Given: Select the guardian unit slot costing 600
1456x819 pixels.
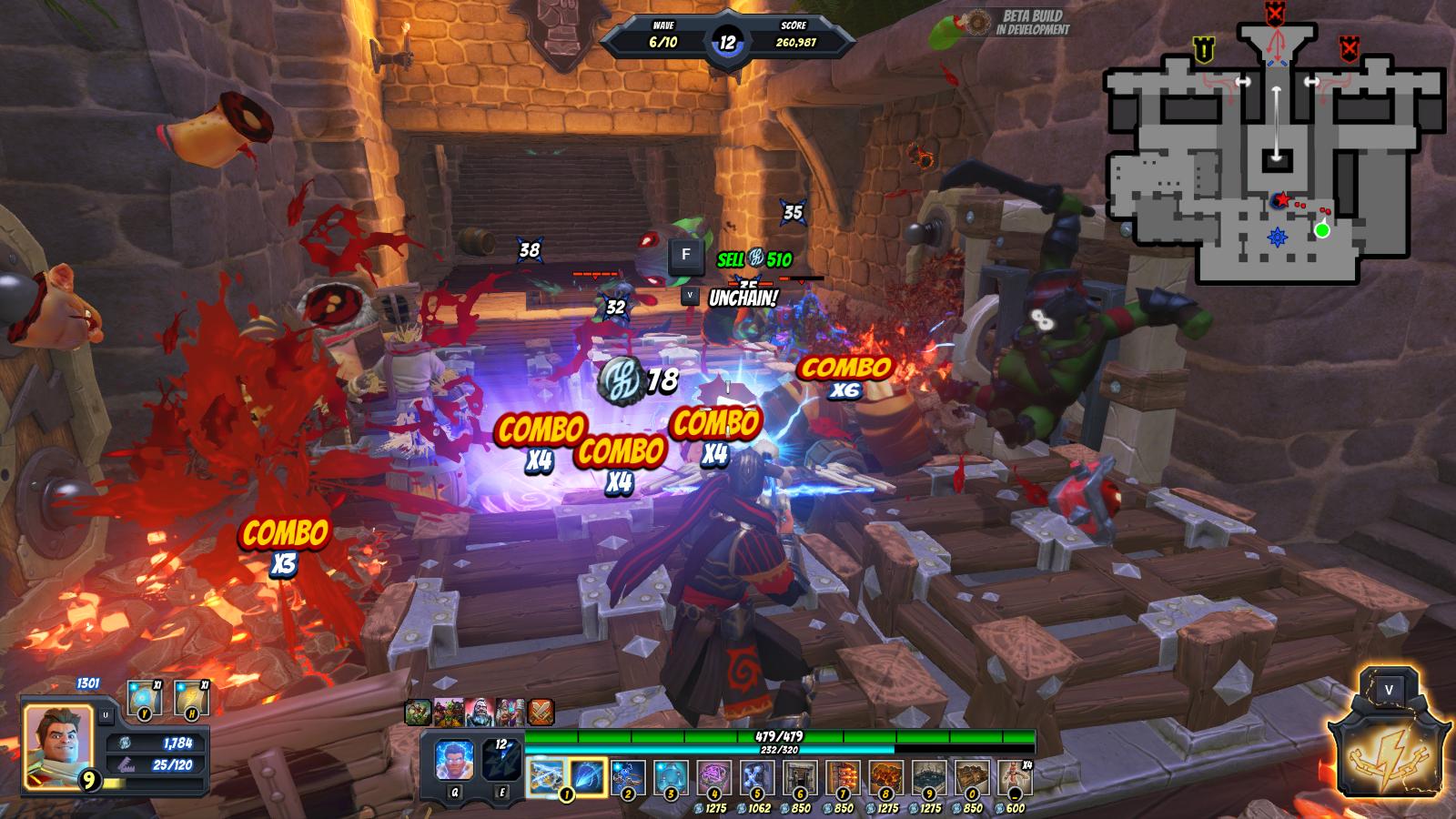Looking at the screenshot, I should tap(1014, 779).
